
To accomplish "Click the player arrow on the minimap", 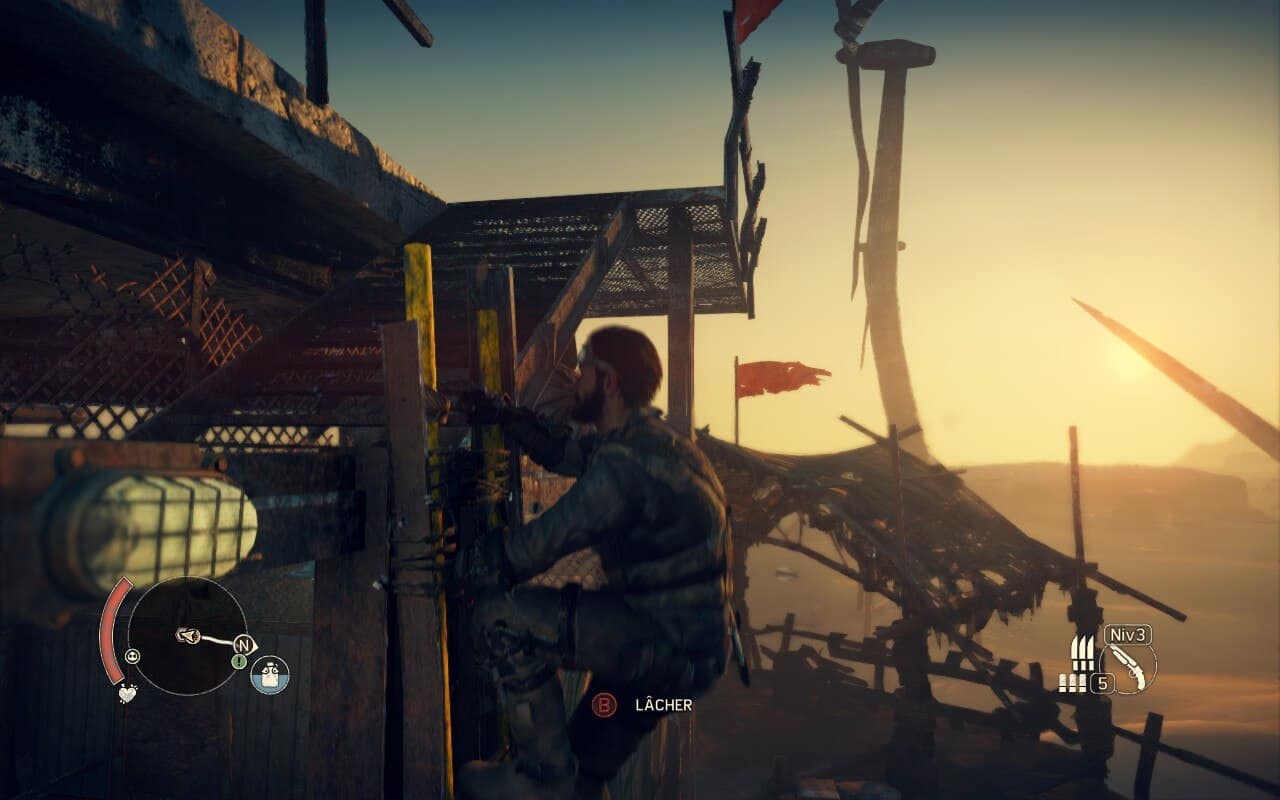I will (x=186, y=635).
